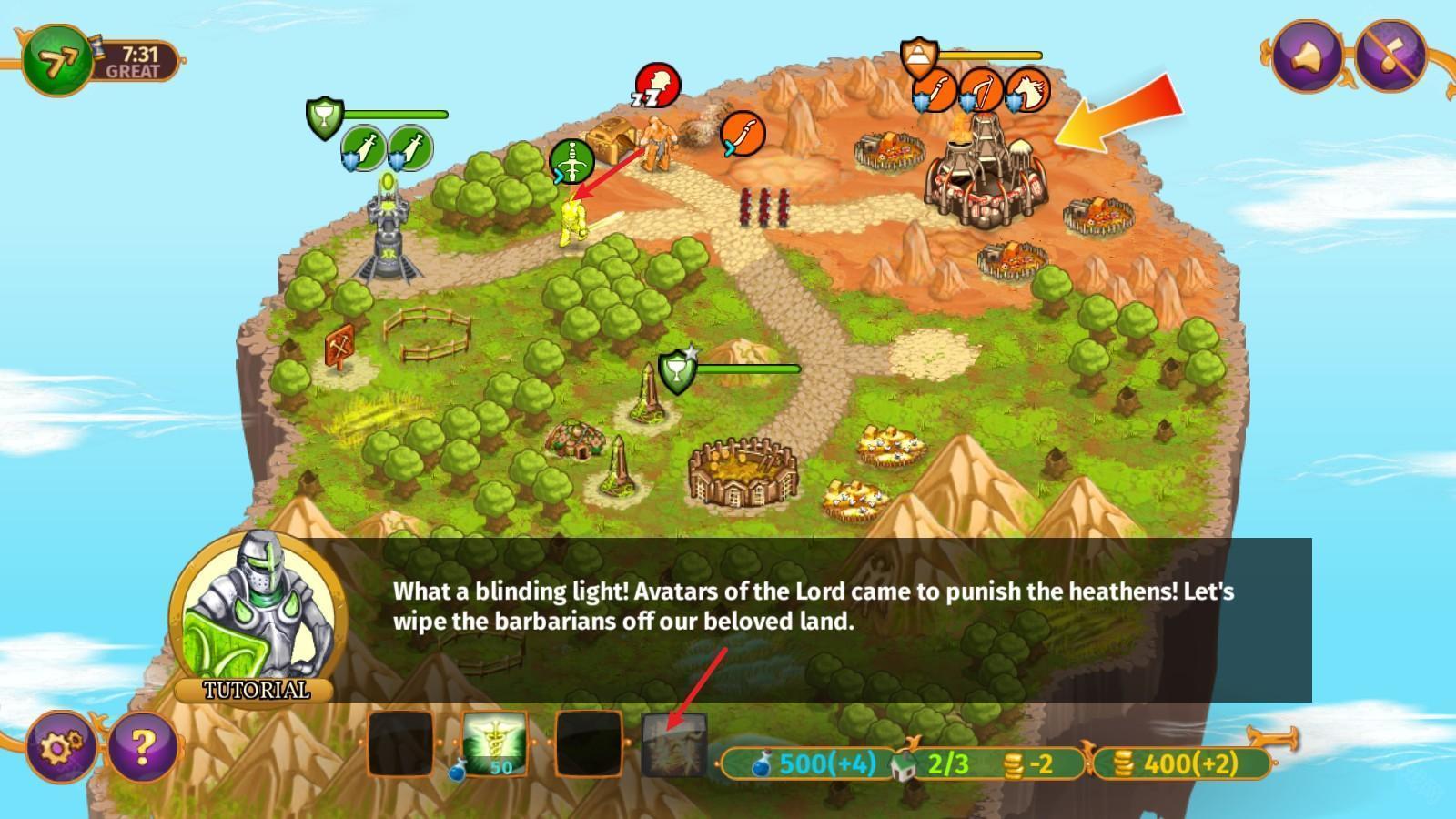Toggle the sound effects speaker button
This screenshot has height=819, width=1456.
(1307, 55)
